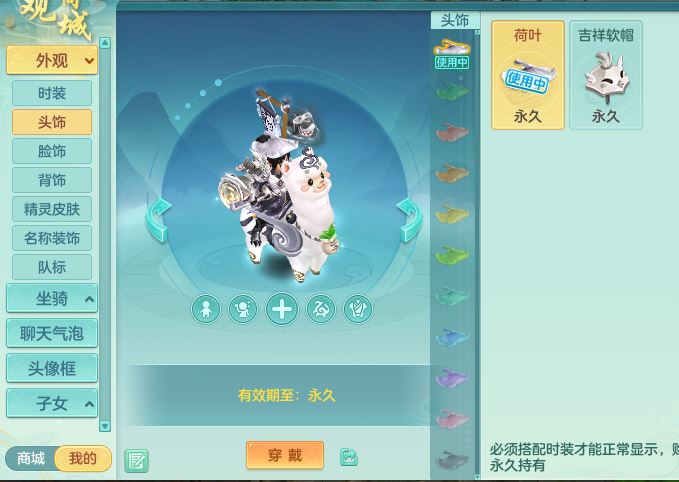The width and height of the screenshot is (679, 482).
Task: Open the 名称装饰 name decoration category
Action: [x=52, y=238]
